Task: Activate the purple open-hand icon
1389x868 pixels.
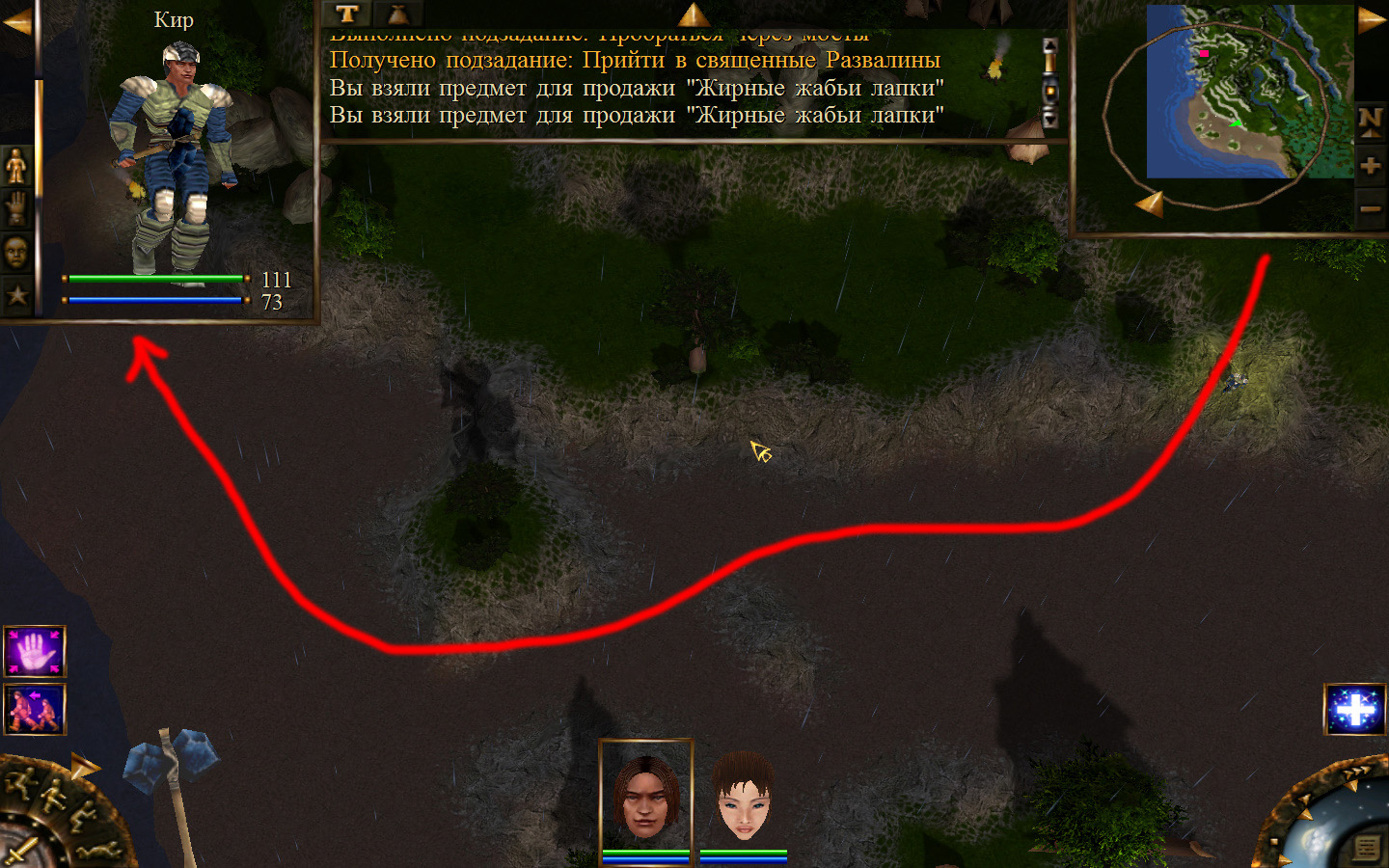Action: click(35, 652)
